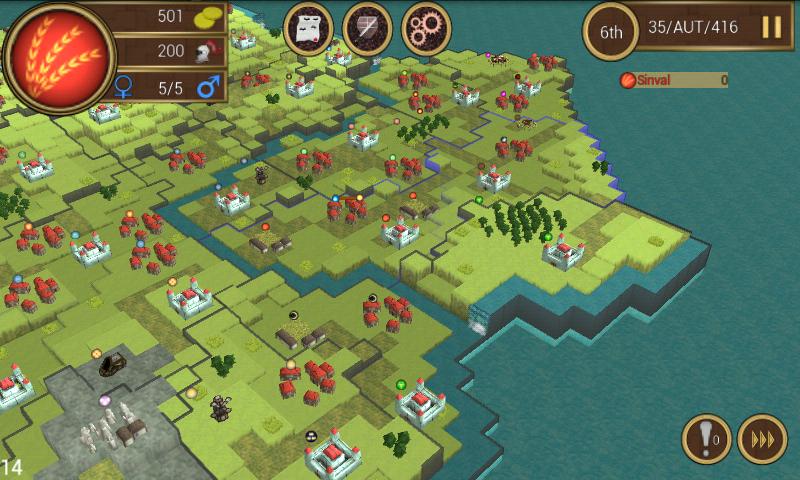Open the gears settings menu

tap(426, 28)
